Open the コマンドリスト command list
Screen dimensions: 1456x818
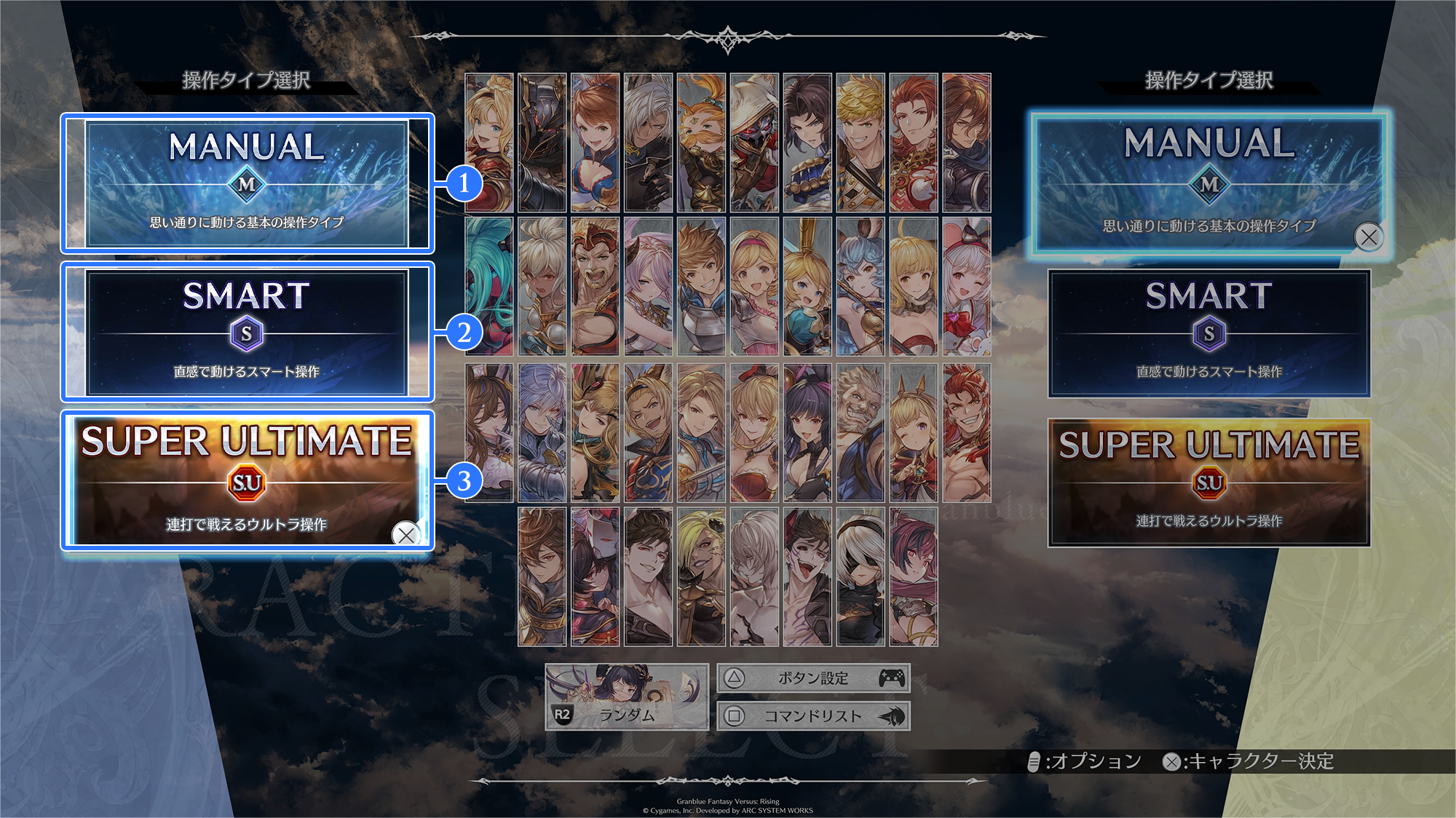click(813, 716)
